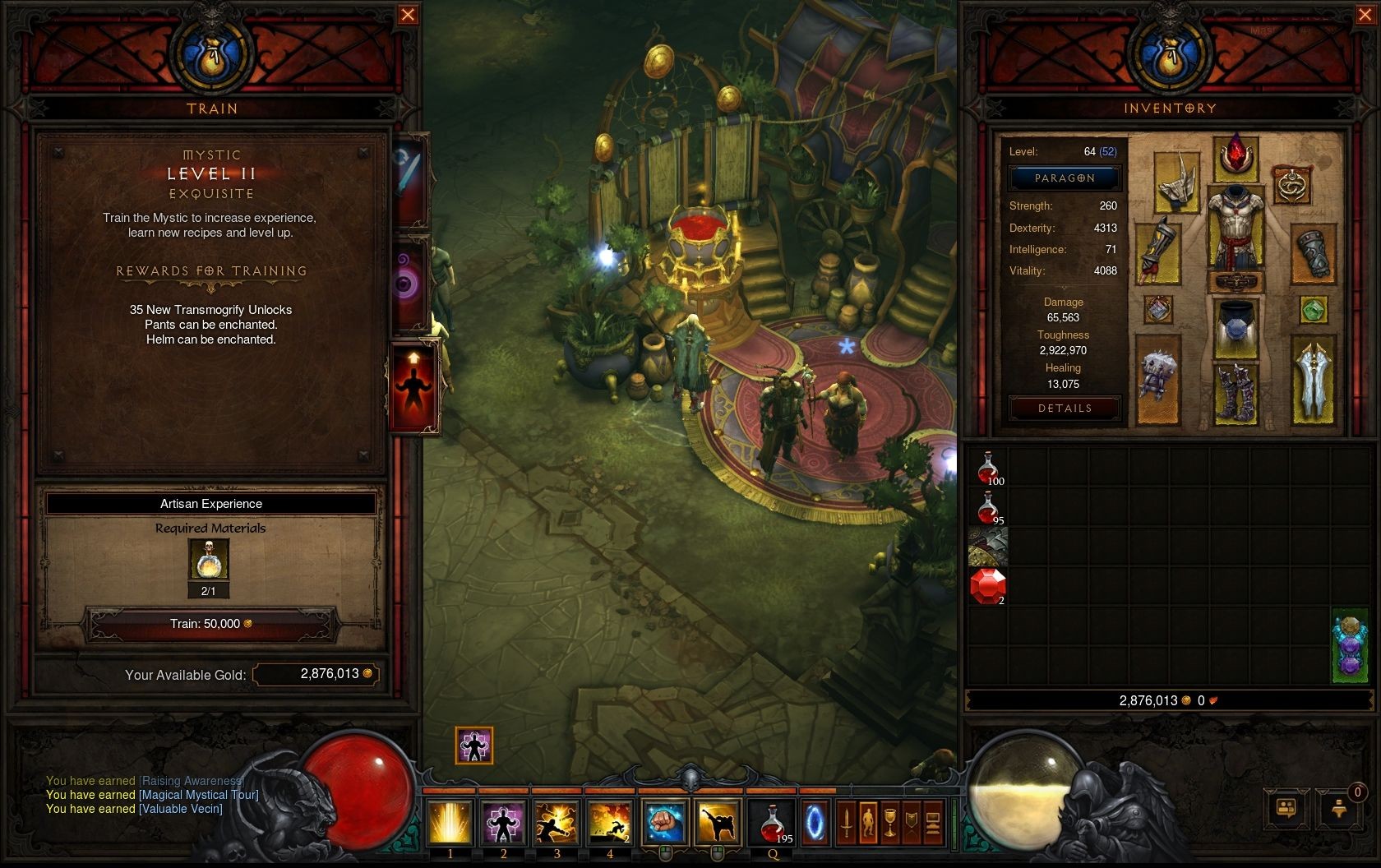The height and width of the screenshot is (868, 1381).
Task: Close the Inventory panel
Action: 1362,15
